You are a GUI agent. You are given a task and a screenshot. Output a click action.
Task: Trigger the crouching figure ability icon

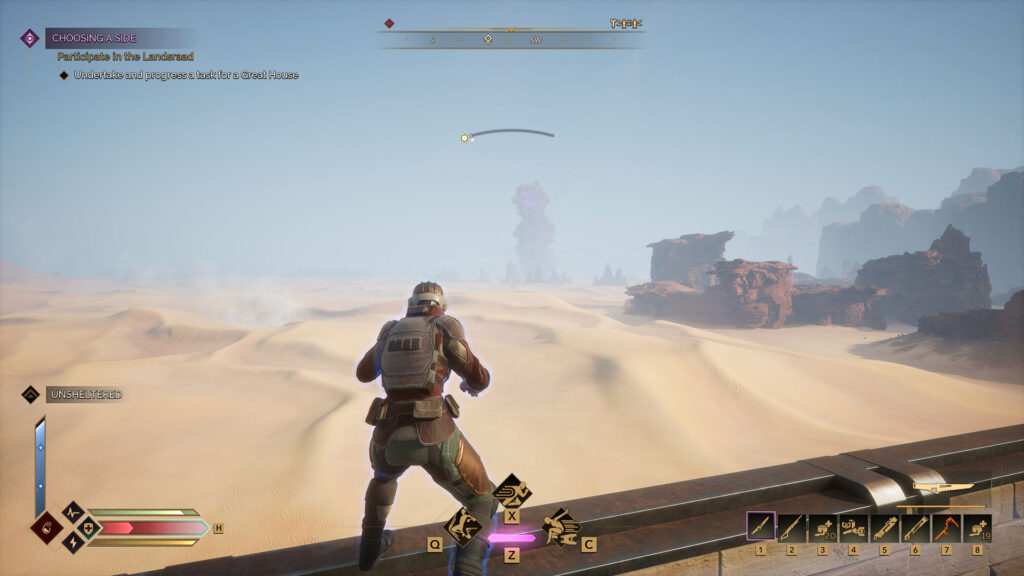coord(462,525)
